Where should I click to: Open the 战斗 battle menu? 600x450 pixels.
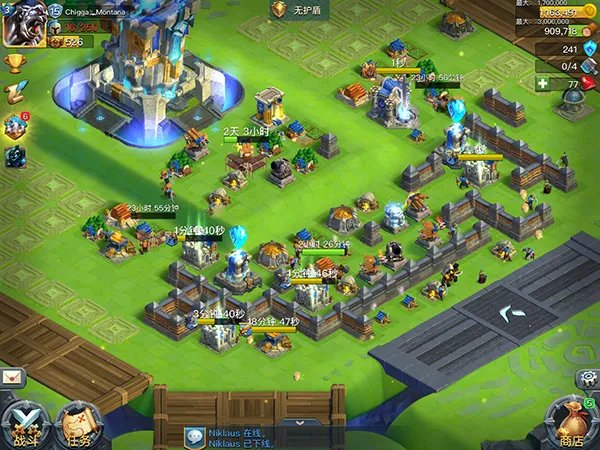(24, 423)
